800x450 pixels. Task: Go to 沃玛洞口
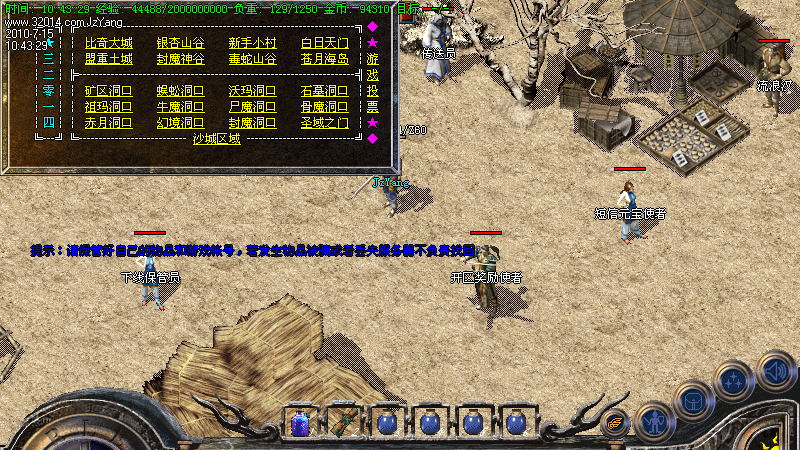pyautogui.click(x=252, y=91)
